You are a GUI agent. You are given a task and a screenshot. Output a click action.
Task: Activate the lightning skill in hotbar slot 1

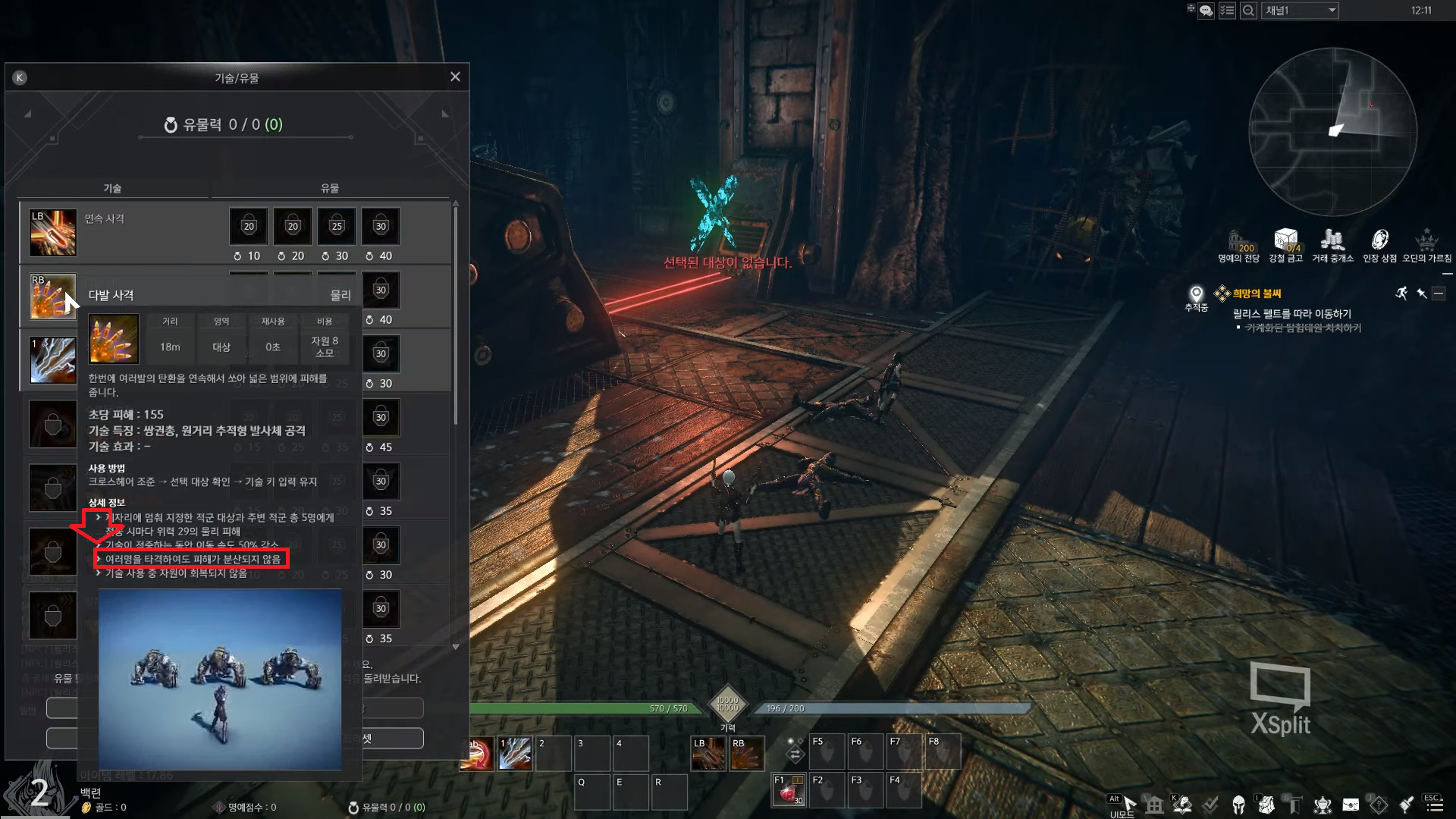(x=515, y=754)
